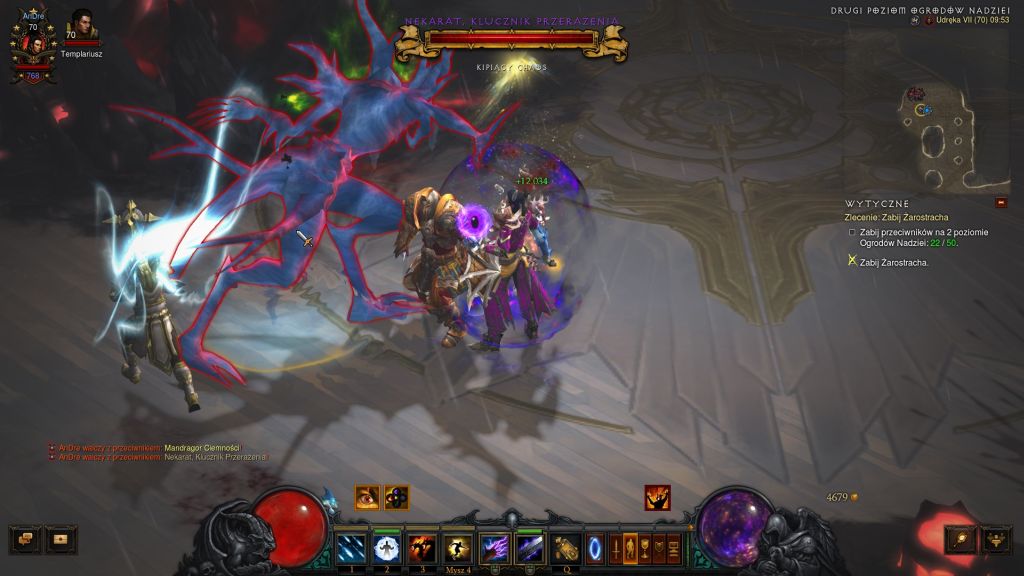The width and height of the screenshot is (1024, 576).
Task: Activate the ice shards skill in slot 1
Action: [351, 548]
